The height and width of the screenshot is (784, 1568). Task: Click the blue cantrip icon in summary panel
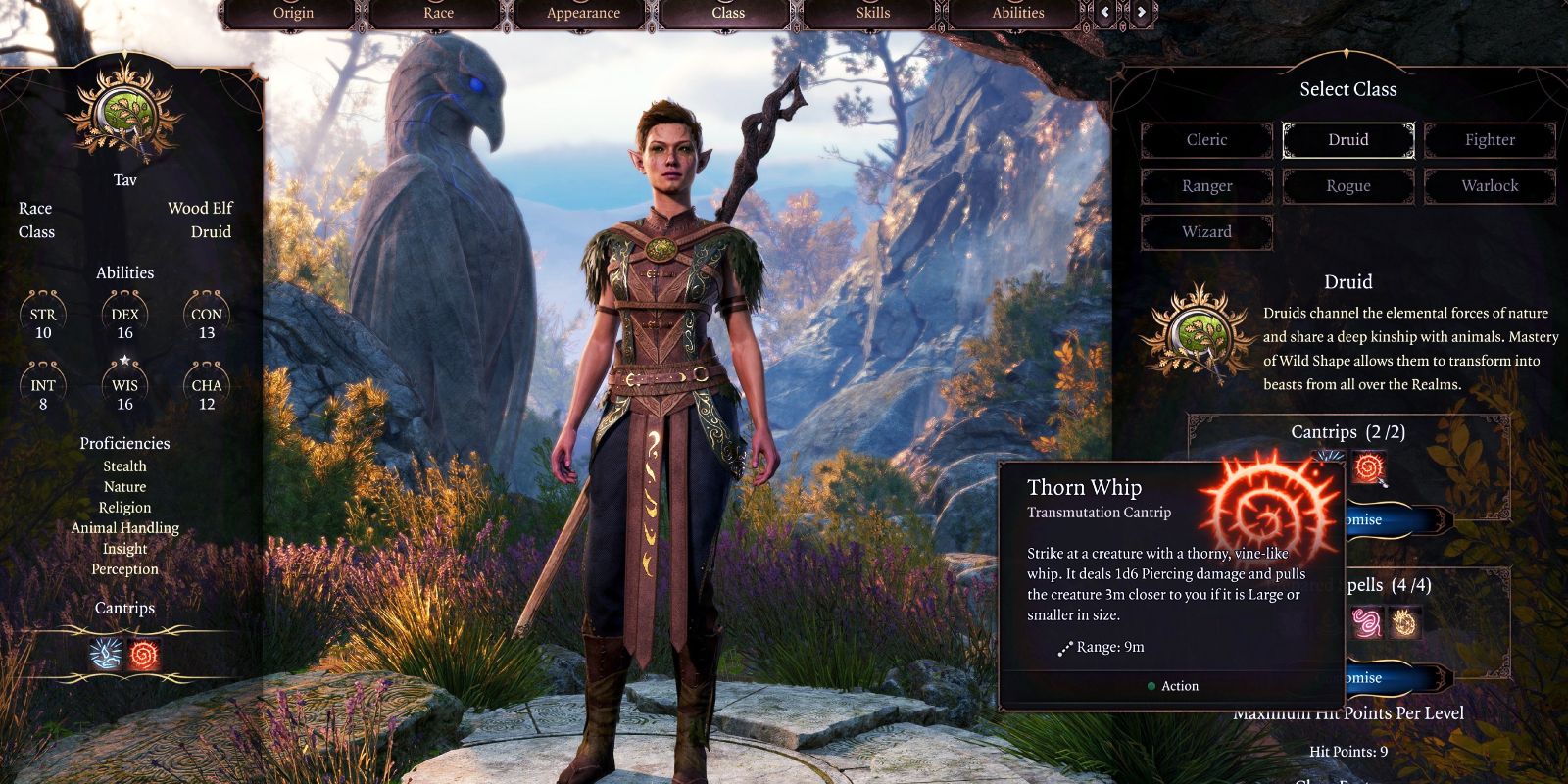click(x=106, y=654)
